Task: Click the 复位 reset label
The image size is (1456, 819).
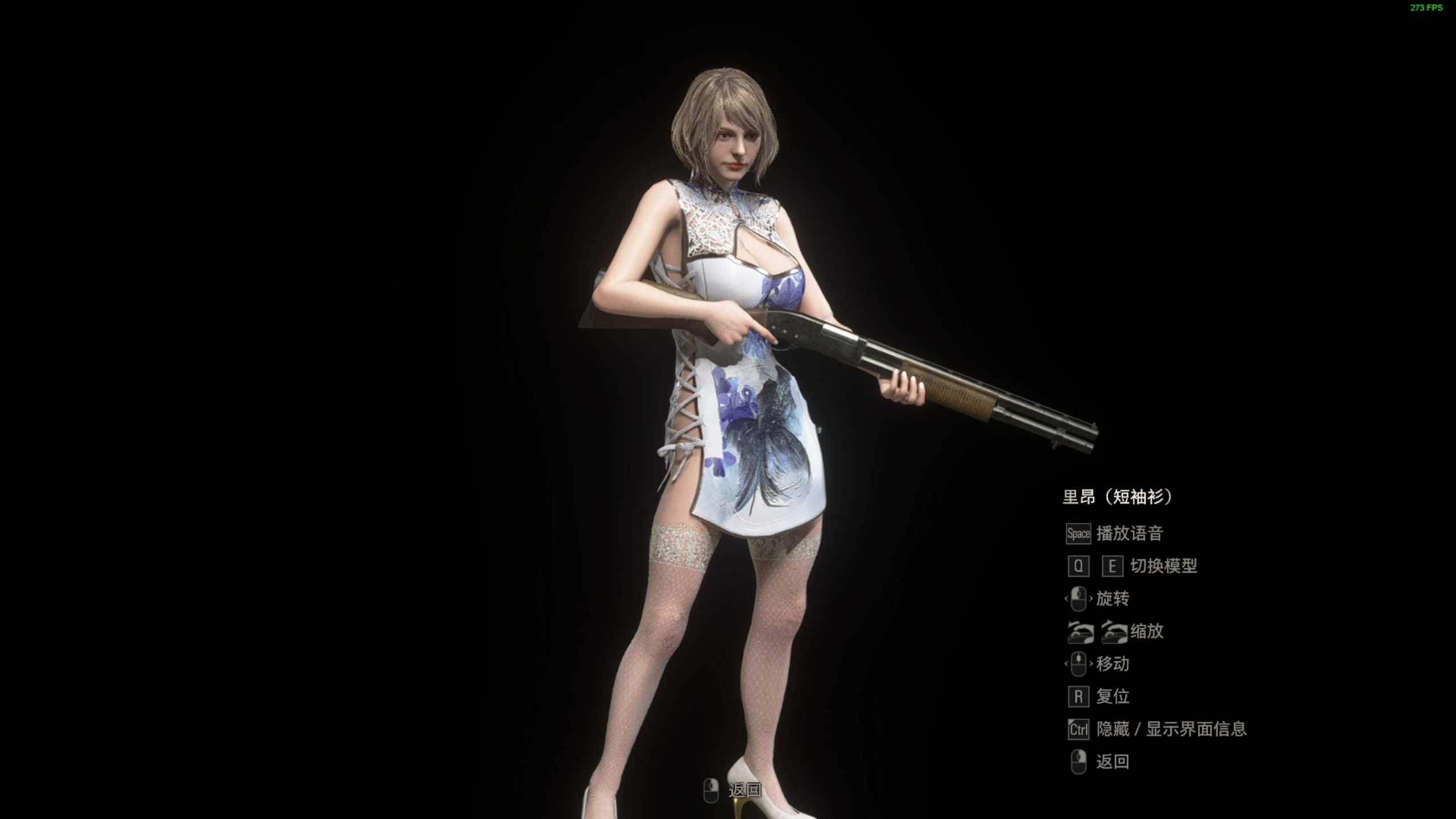Action: click(1112, 697)
